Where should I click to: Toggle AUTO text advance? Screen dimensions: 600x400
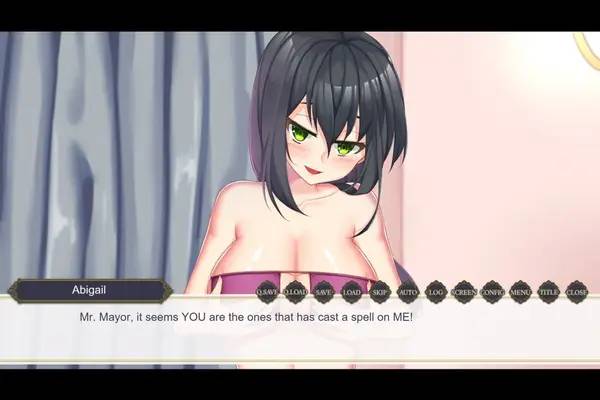coord(408,292)
